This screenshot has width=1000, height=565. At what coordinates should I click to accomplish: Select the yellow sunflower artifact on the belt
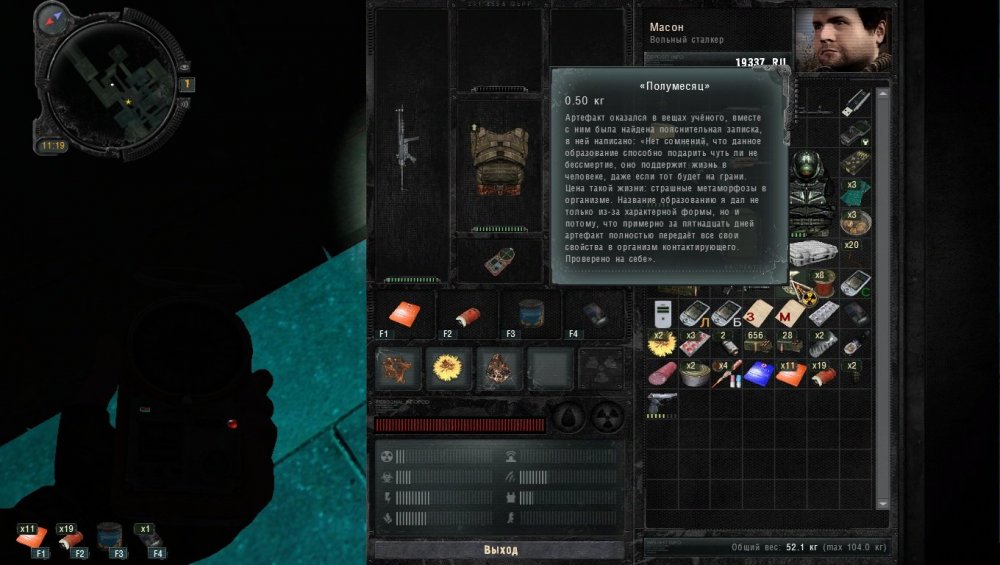pos(446,368)
